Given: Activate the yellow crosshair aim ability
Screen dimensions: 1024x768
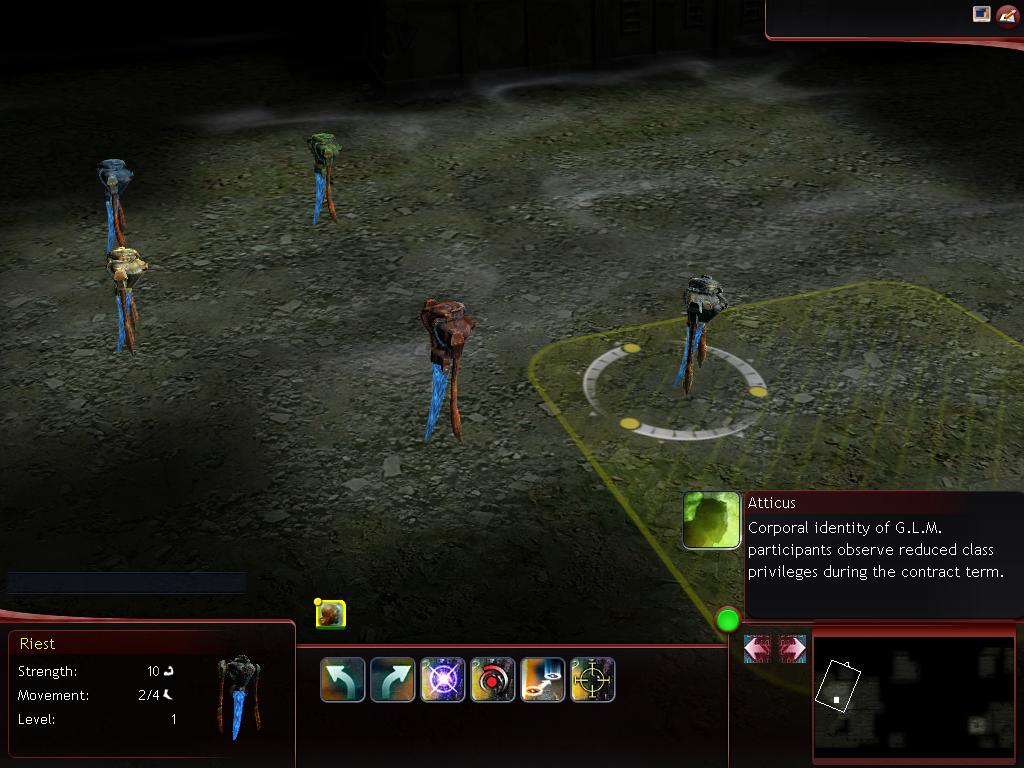Looking at the screenshot, I should (593, 680).
